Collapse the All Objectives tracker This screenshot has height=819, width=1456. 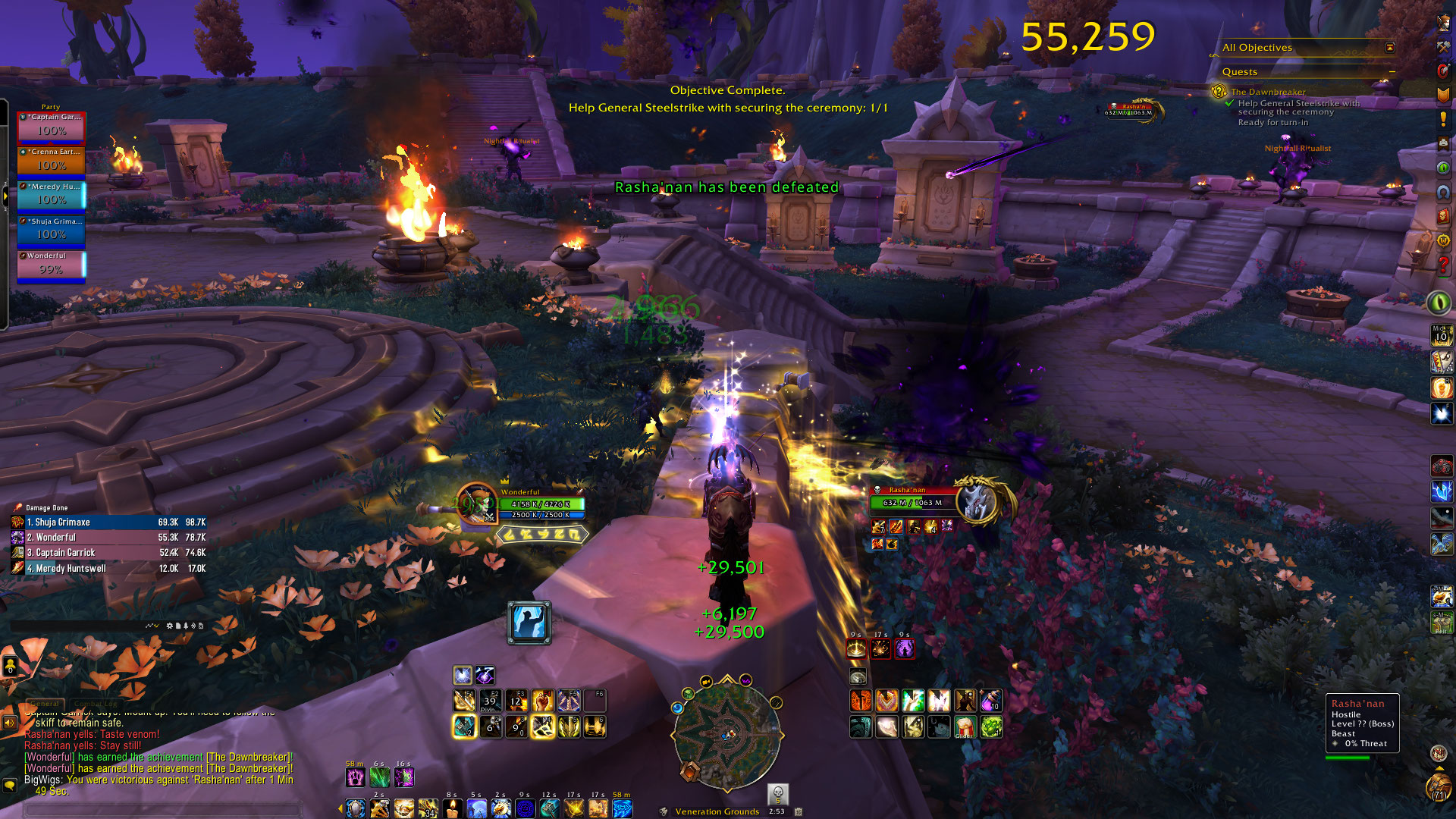1389,47
